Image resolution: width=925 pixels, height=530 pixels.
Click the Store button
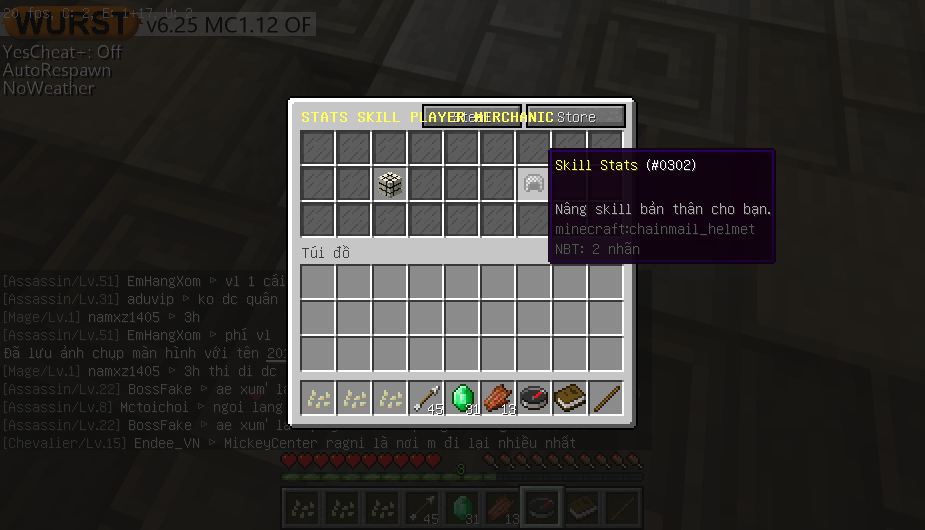[x=576, y=117]
